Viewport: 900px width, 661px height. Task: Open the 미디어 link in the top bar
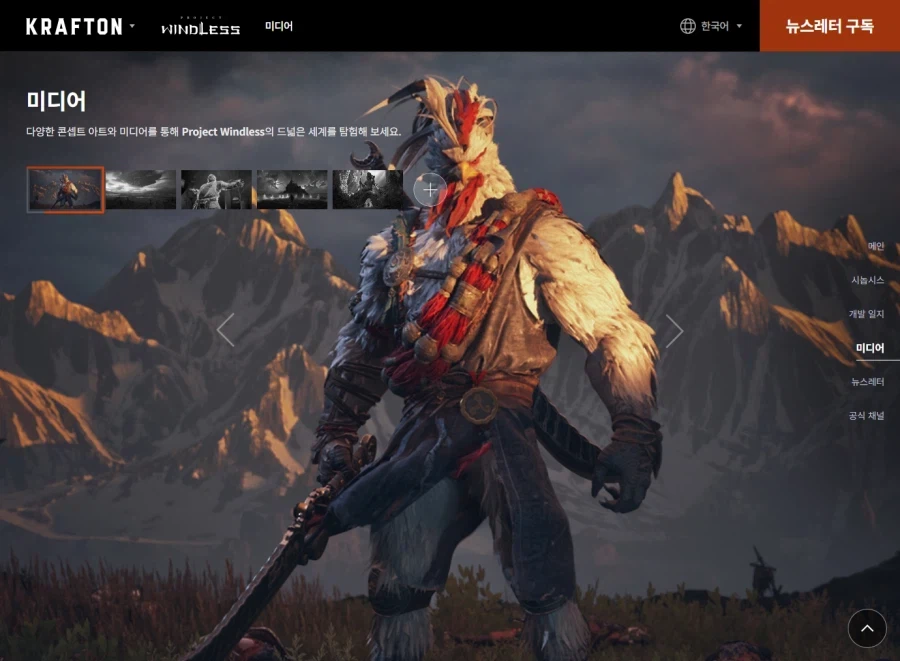[x=279, y=26]
